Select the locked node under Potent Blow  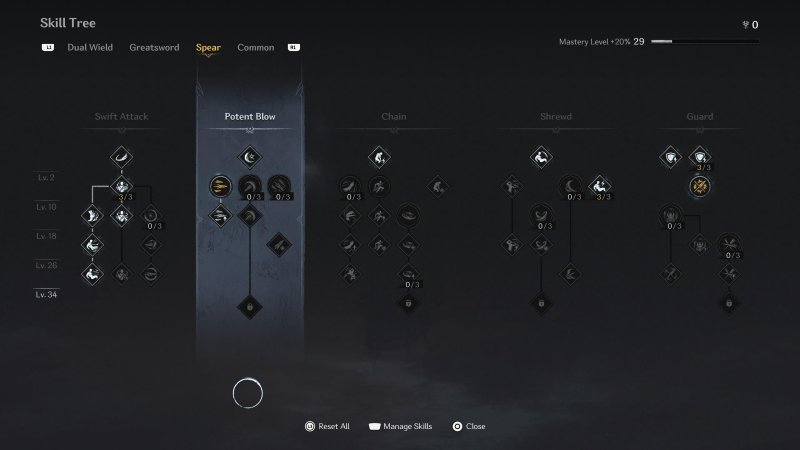tap(249, 306)
